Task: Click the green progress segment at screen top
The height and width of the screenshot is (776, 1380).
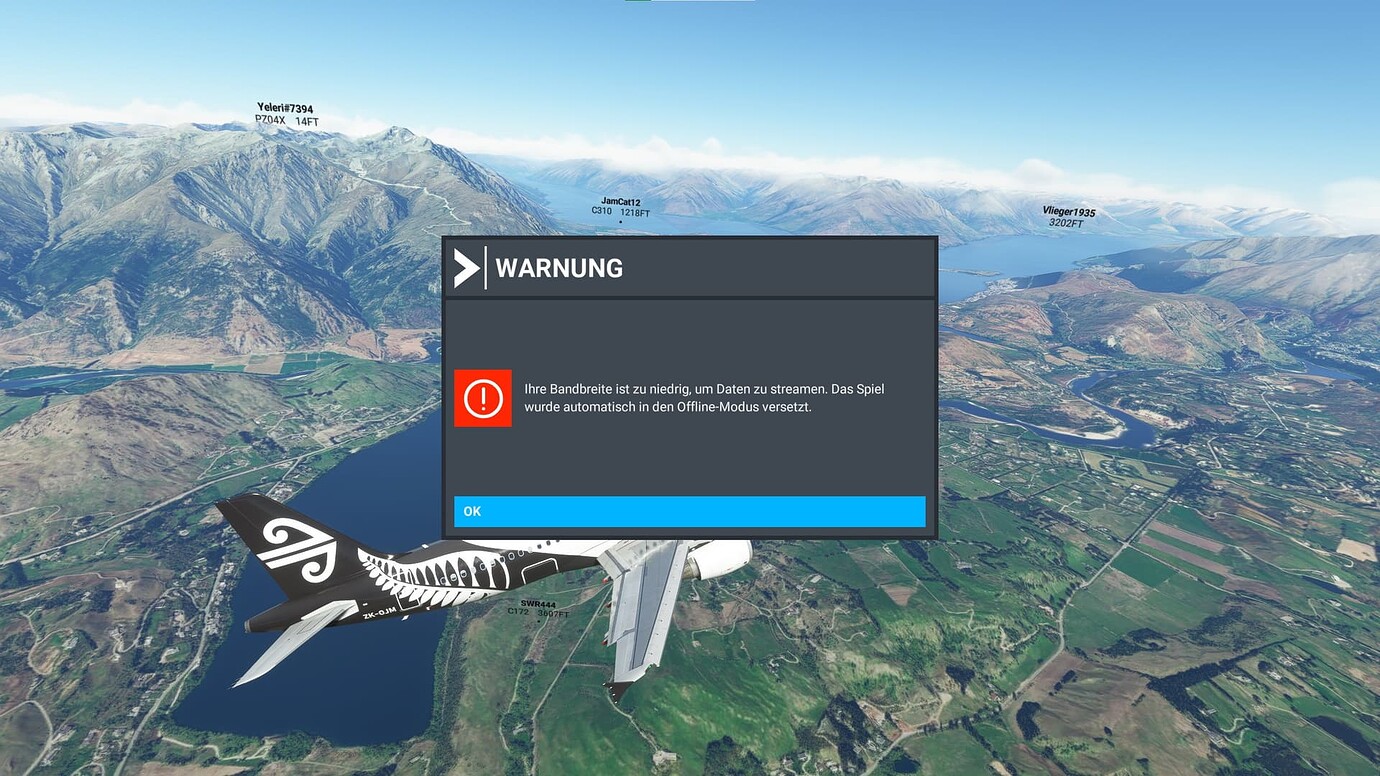Action: click(x=638, y=2)
